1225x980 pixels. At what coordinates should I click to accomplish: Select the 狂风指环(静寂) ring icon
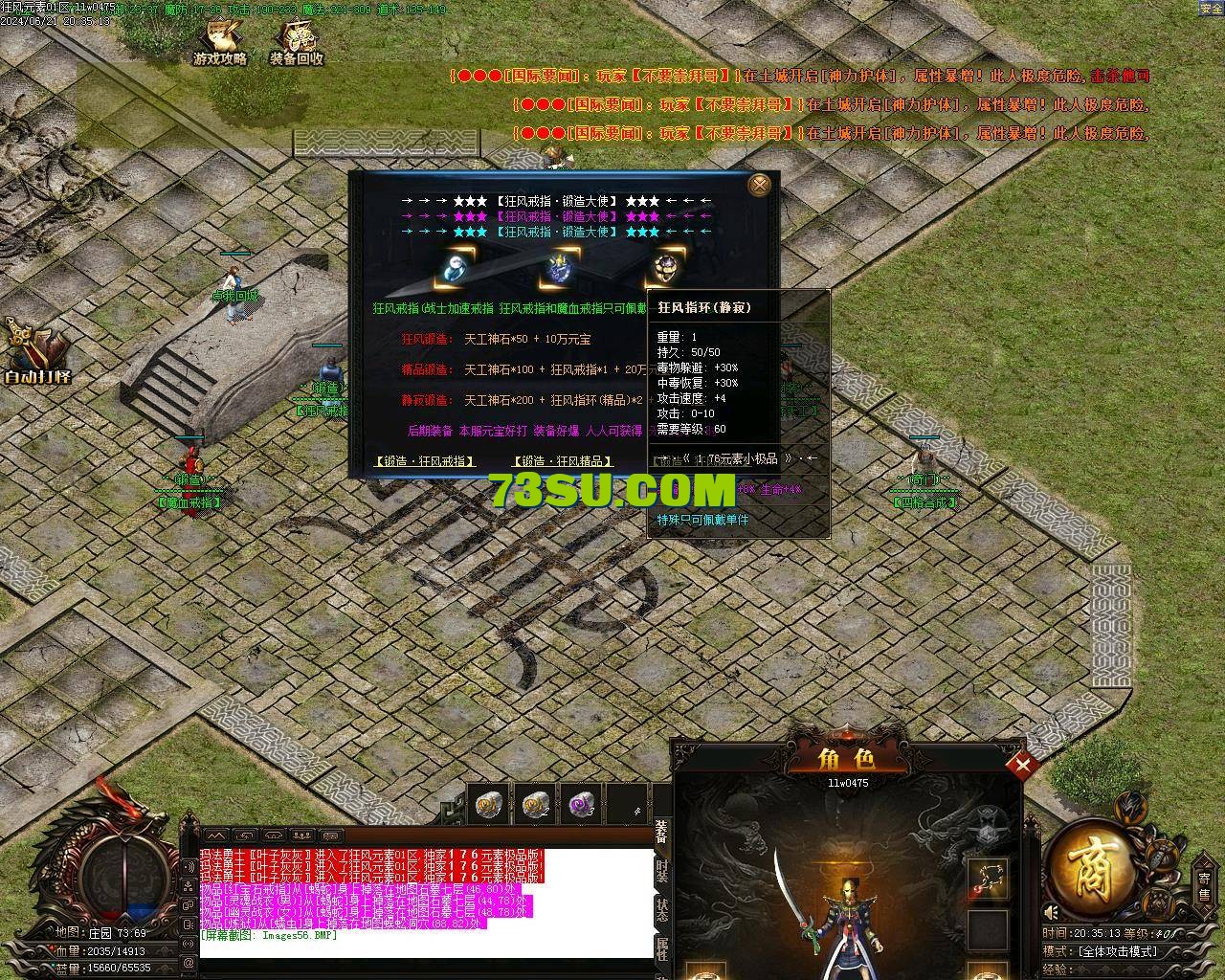coord(664,269)
